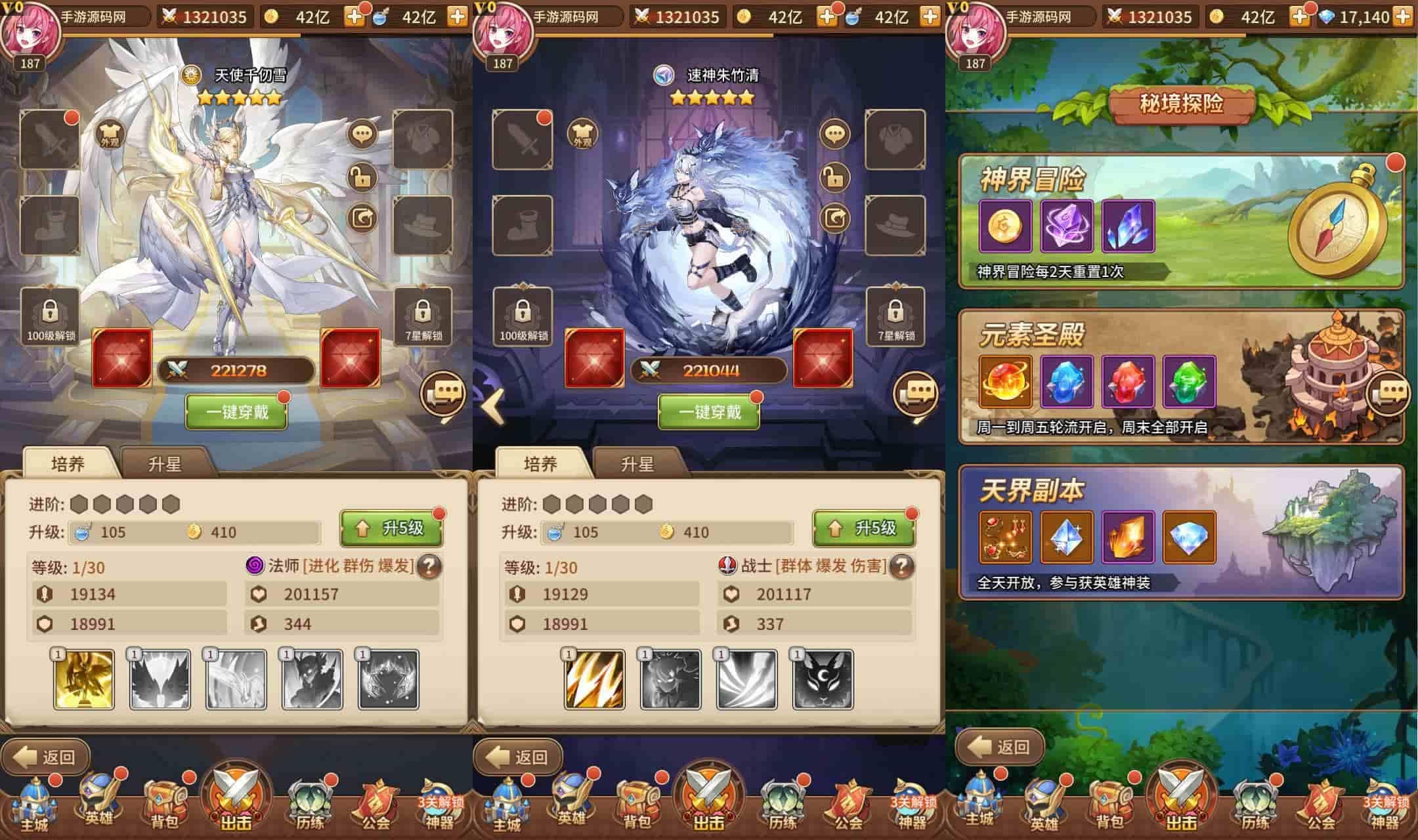Open the help question mark beside 法师
This screenshot has height=840, width=1418.
[429, 566]
